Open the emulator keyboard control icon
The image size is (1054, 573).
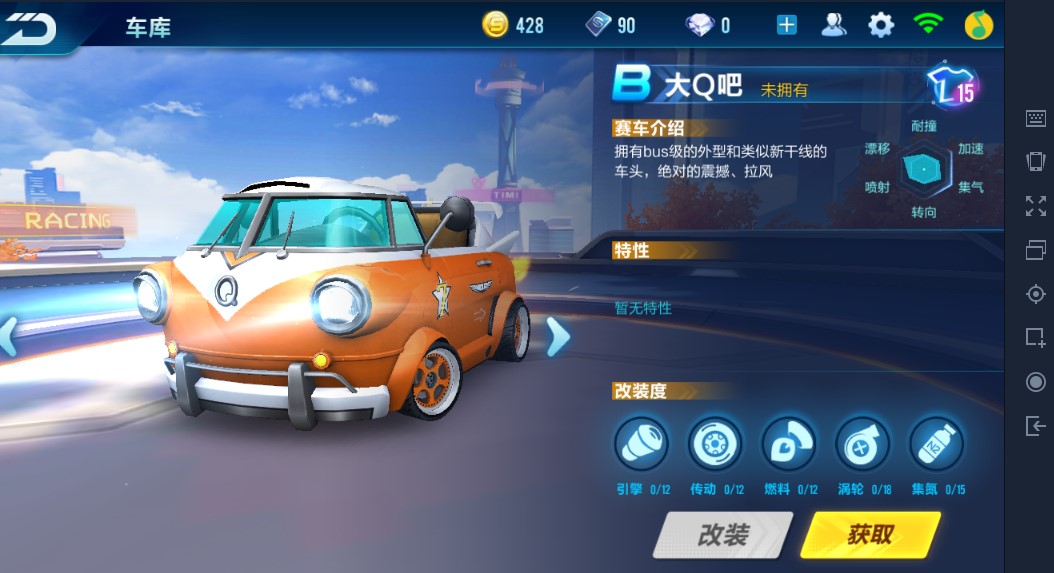click(1036, 118)
